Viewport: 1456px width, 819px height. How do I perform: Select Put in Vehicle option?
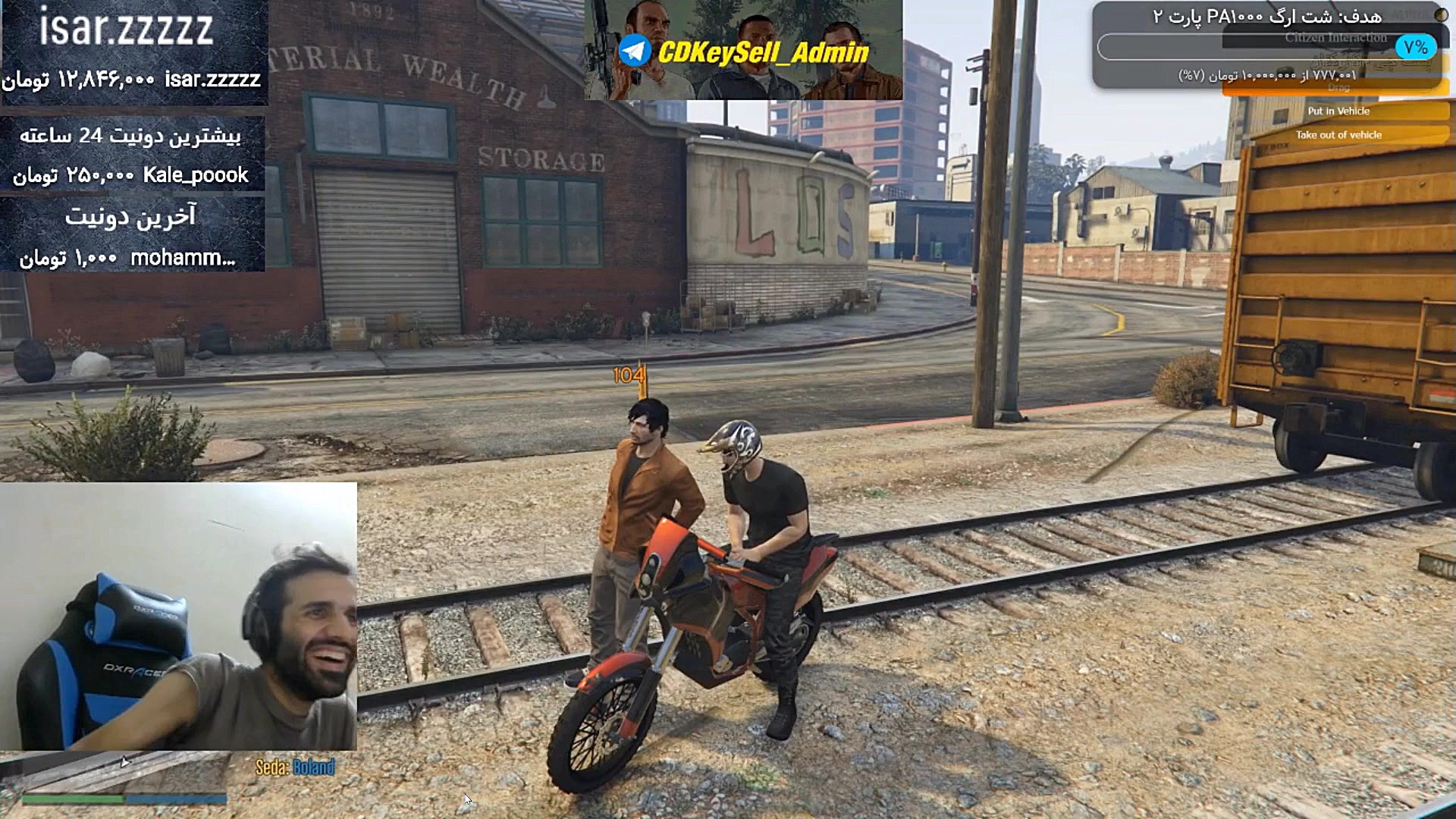[1338, 111]
